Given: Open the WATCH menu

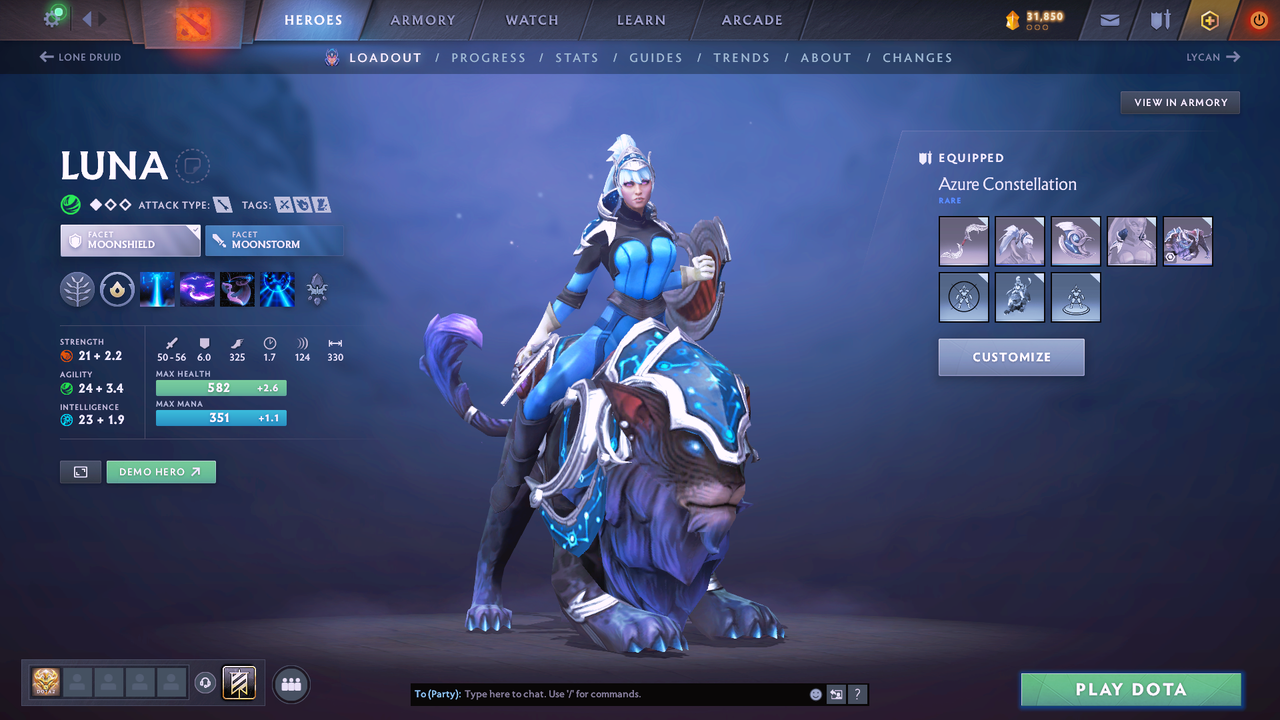Looking at the screenshot, I should coord(531,20).
